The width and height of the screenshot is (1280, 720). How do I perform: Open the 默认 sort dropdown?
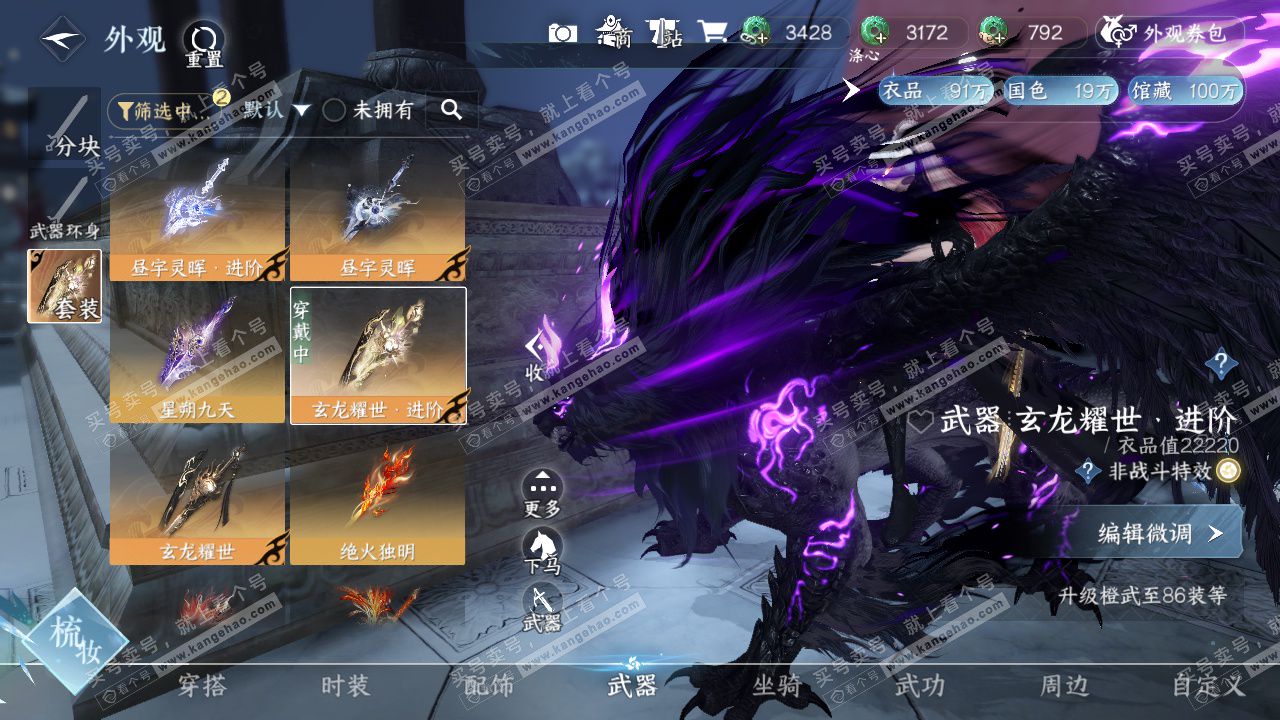point(273,110)
